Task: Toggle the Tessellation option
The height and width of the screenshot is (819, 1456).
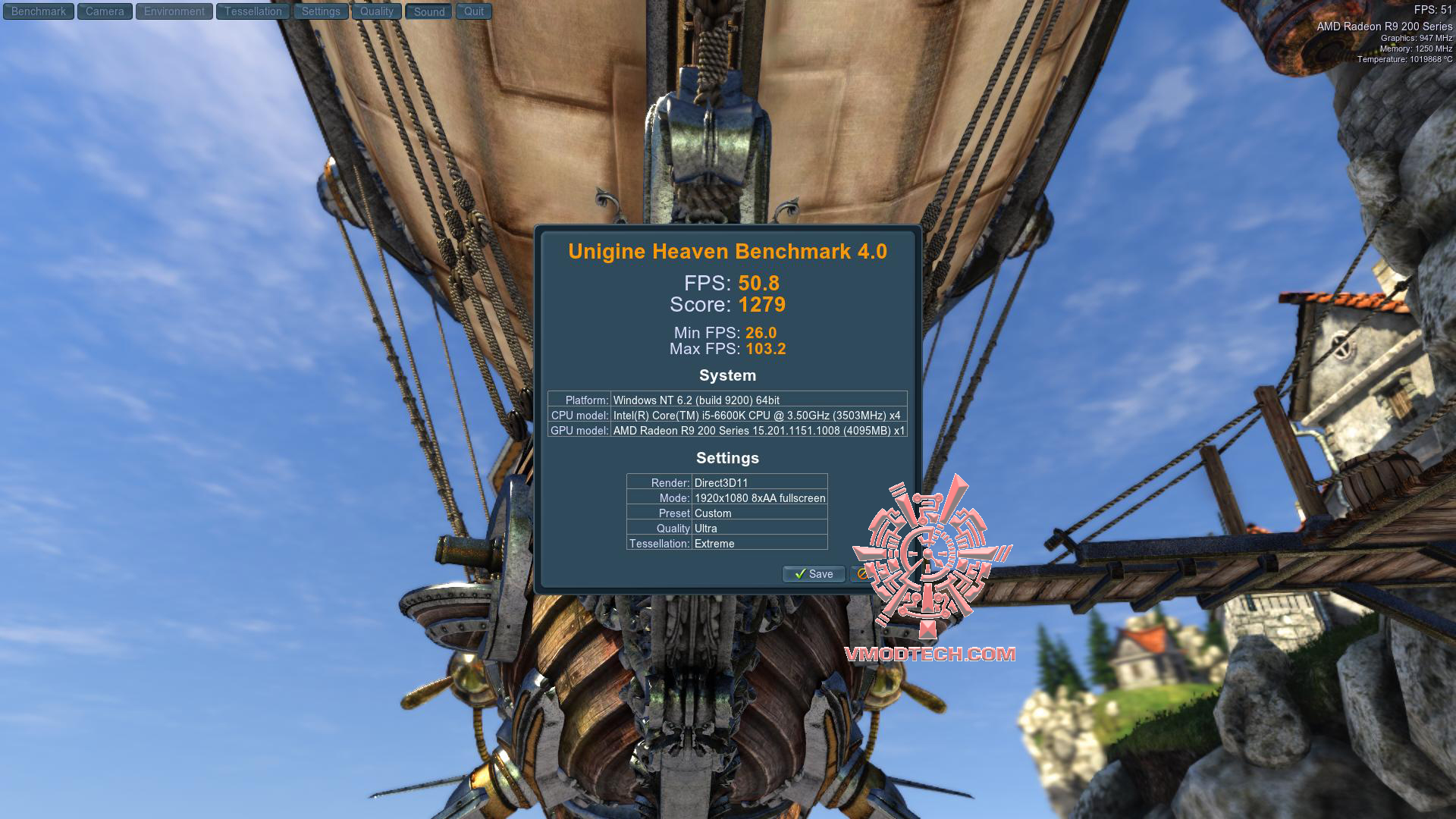Action: [x=253, y=11]
